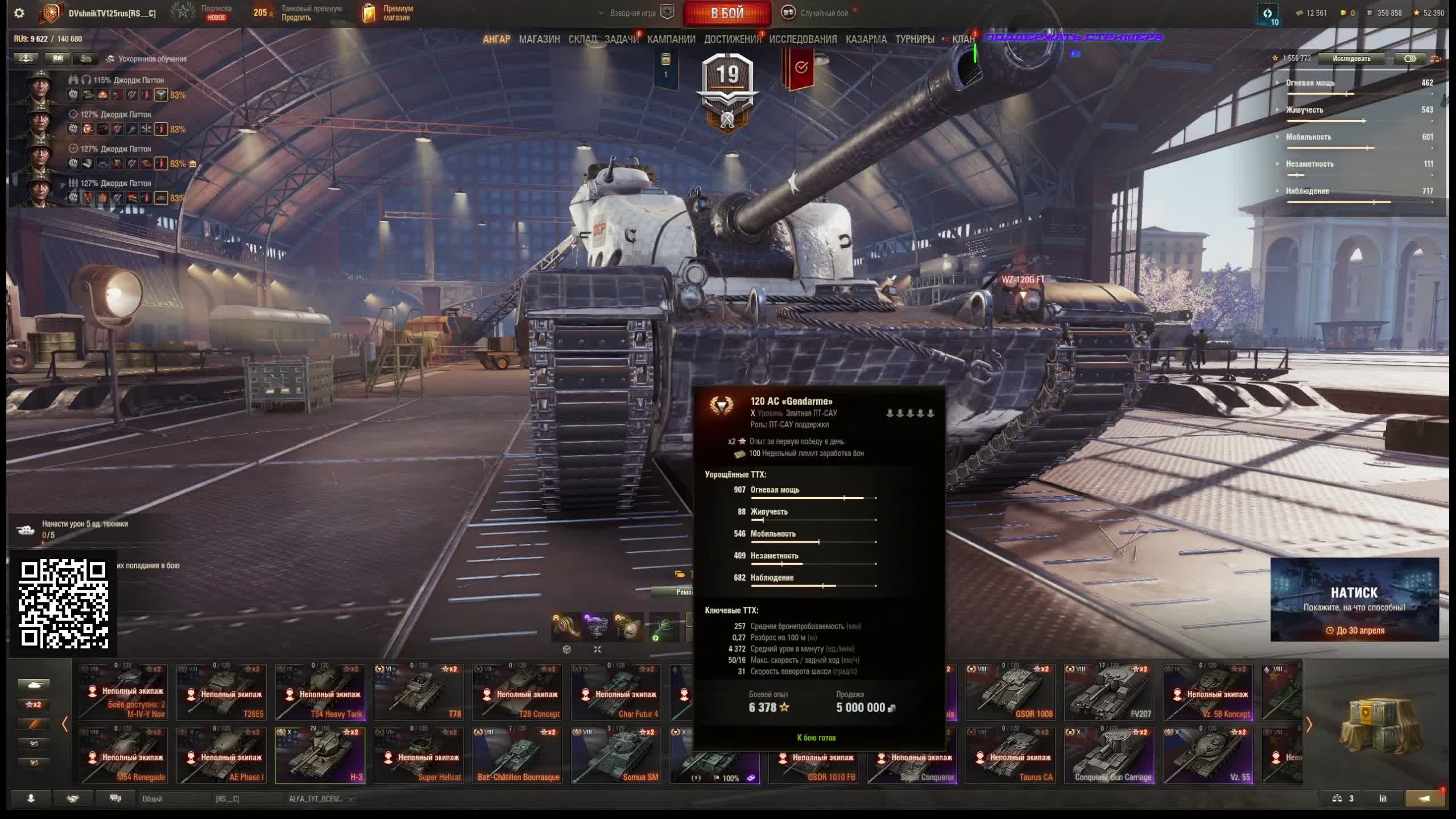
Task: Choose the FV207 tank card
Action: [x=1108, y=692]
